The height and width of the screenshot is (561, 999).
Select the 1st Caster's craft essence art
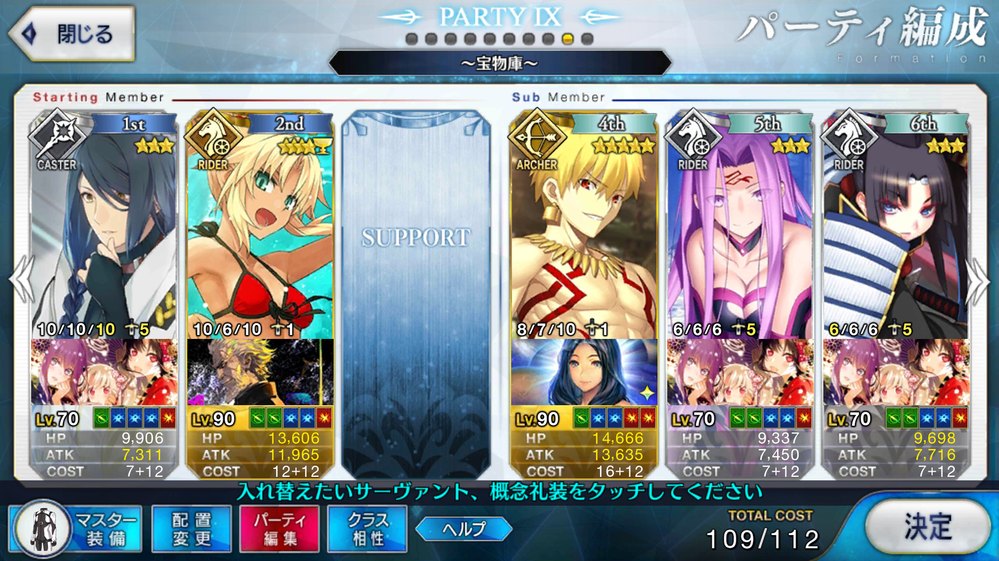click(x=98, y=372)
